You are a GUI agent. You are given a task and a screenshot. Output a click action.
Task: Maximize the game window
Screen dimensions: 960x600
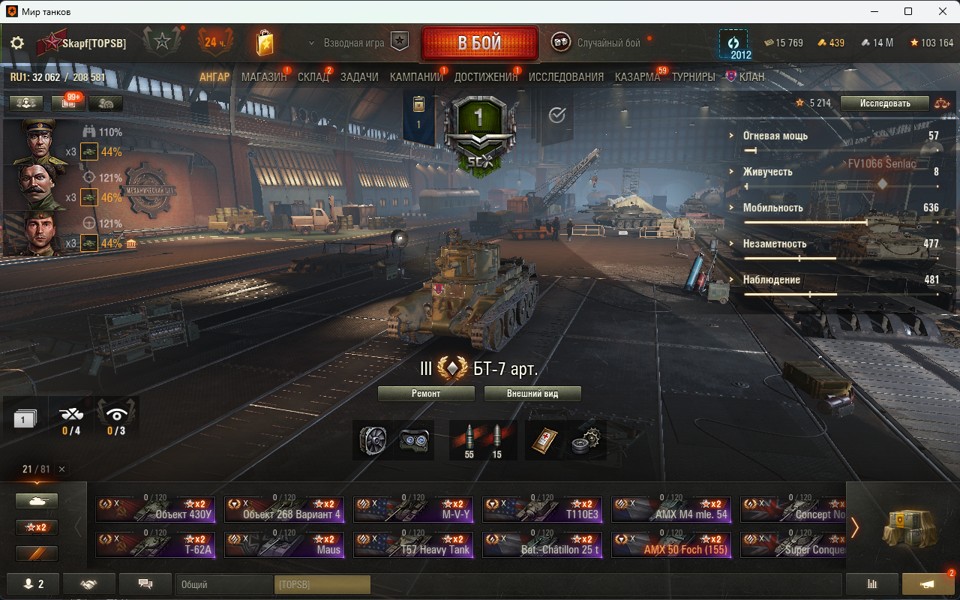point(908,11)
